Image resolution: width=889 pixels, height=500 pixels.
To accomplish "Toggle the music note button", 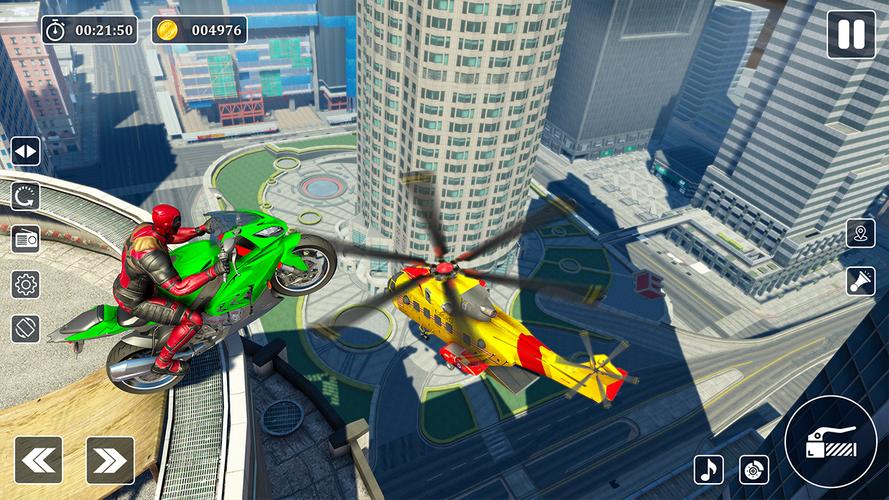I will (709, 469).
